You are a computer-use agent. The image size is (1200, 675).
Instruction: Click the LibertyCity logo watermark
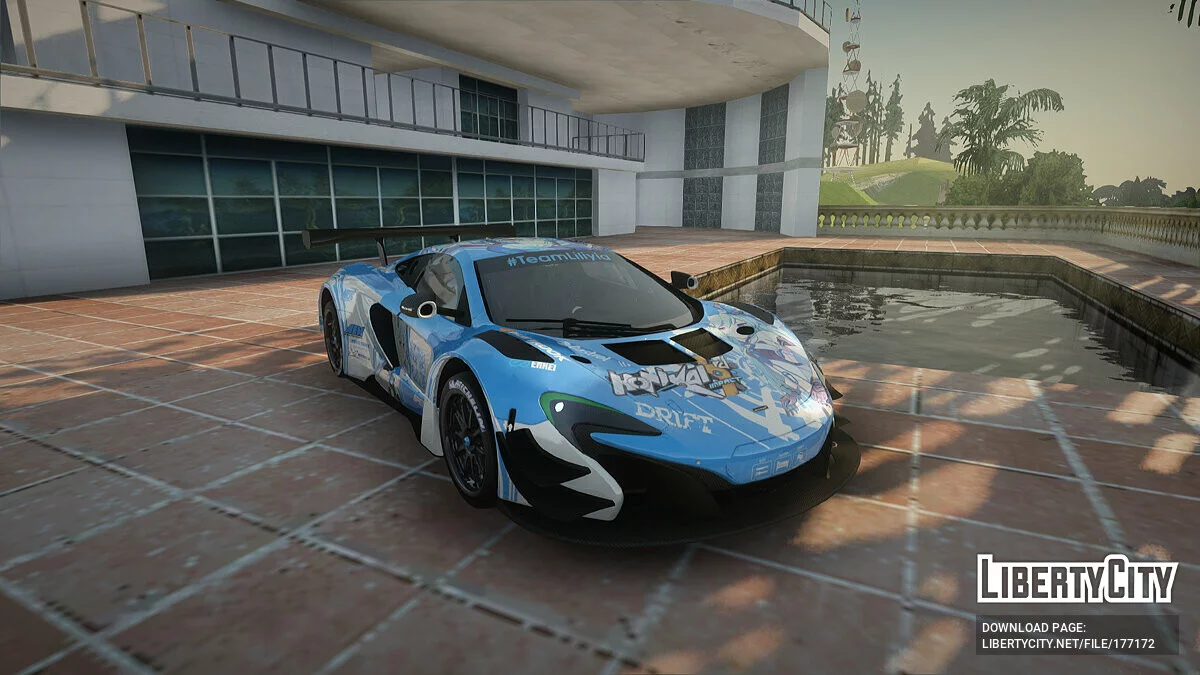1077,580
